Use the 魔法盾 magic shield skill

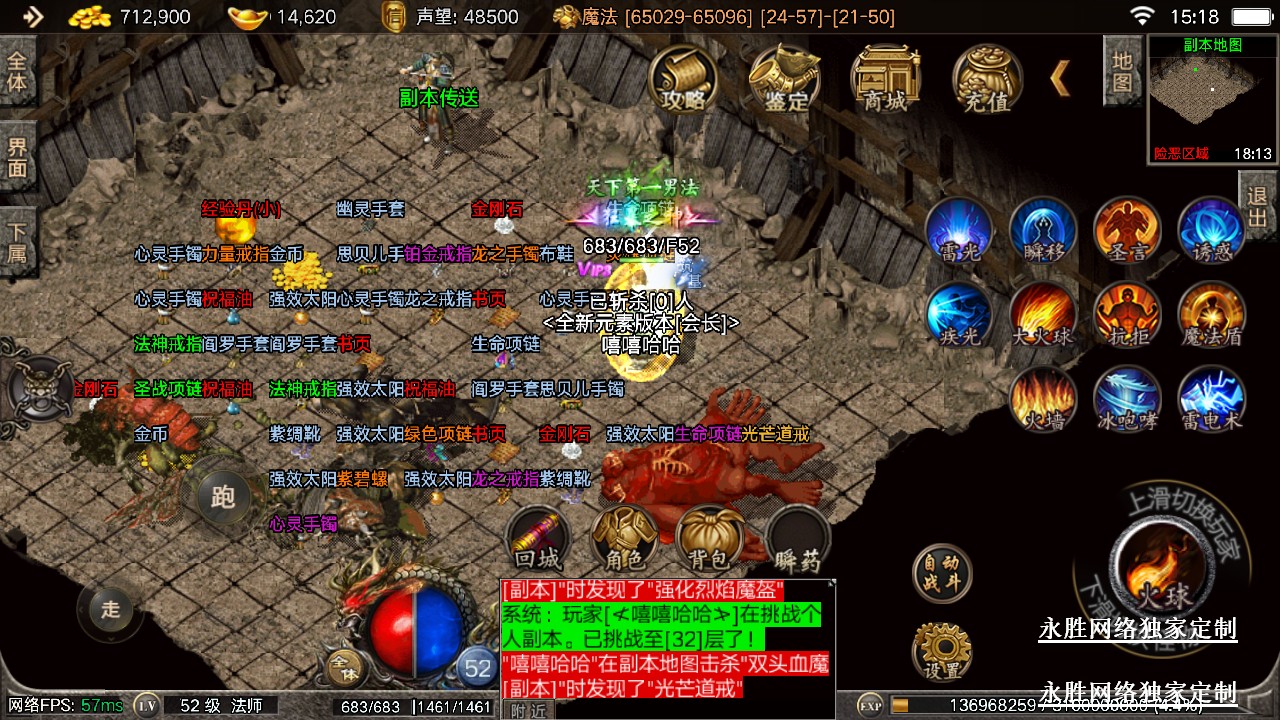click(1212, 316)
